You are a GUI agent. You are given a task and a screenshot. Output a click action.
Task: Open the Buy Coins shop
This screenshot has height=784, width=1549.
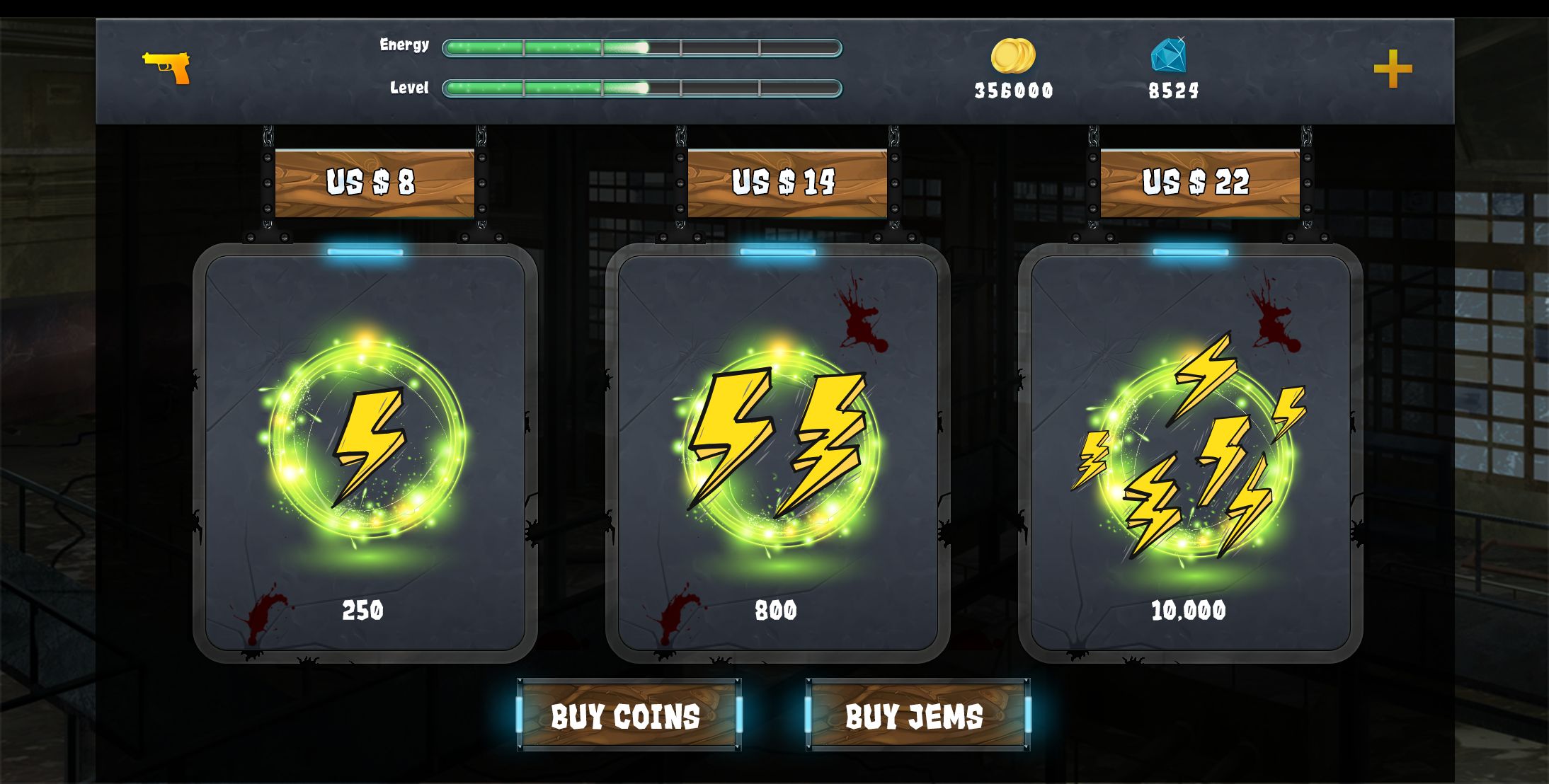coord(629,715)
